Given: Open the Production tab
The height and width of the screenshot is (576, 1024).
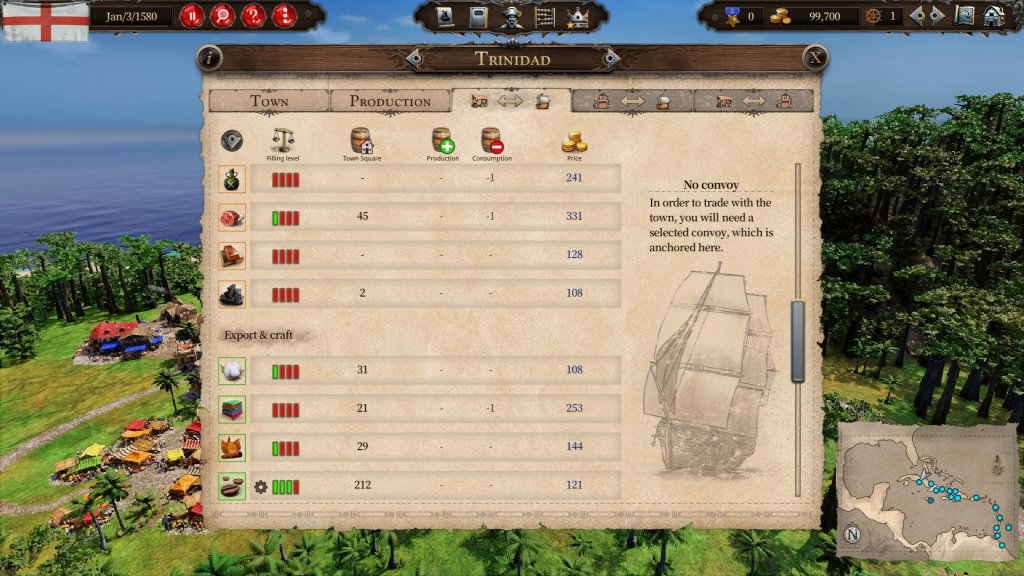Looking at the screenshot, I should point(390,101).
